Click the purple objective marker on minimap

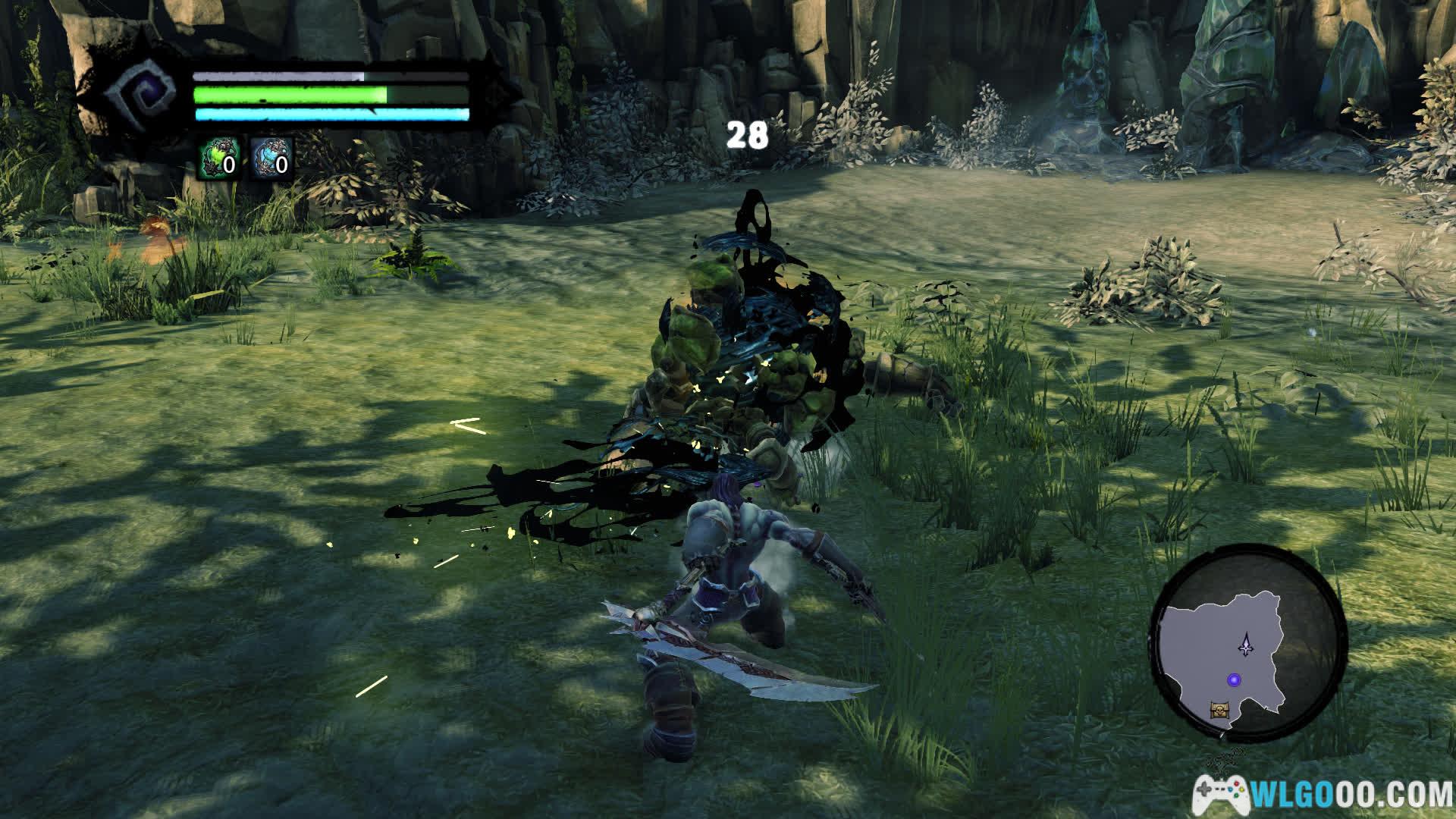[x=1235, y=679]
